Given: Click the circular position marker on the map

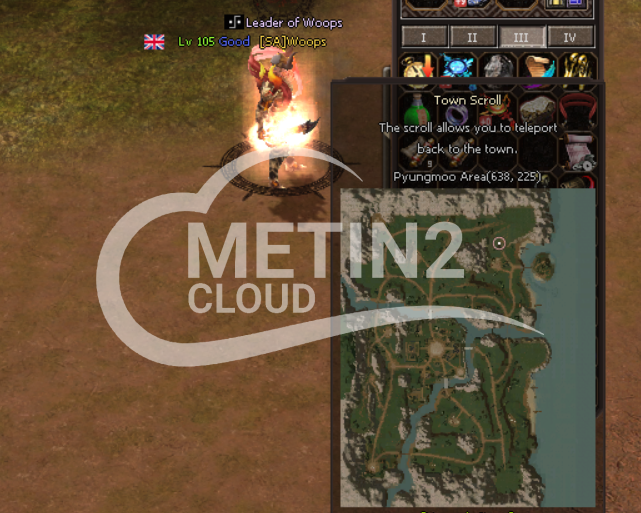Looking at the screenshot, I should pos(499,243).
